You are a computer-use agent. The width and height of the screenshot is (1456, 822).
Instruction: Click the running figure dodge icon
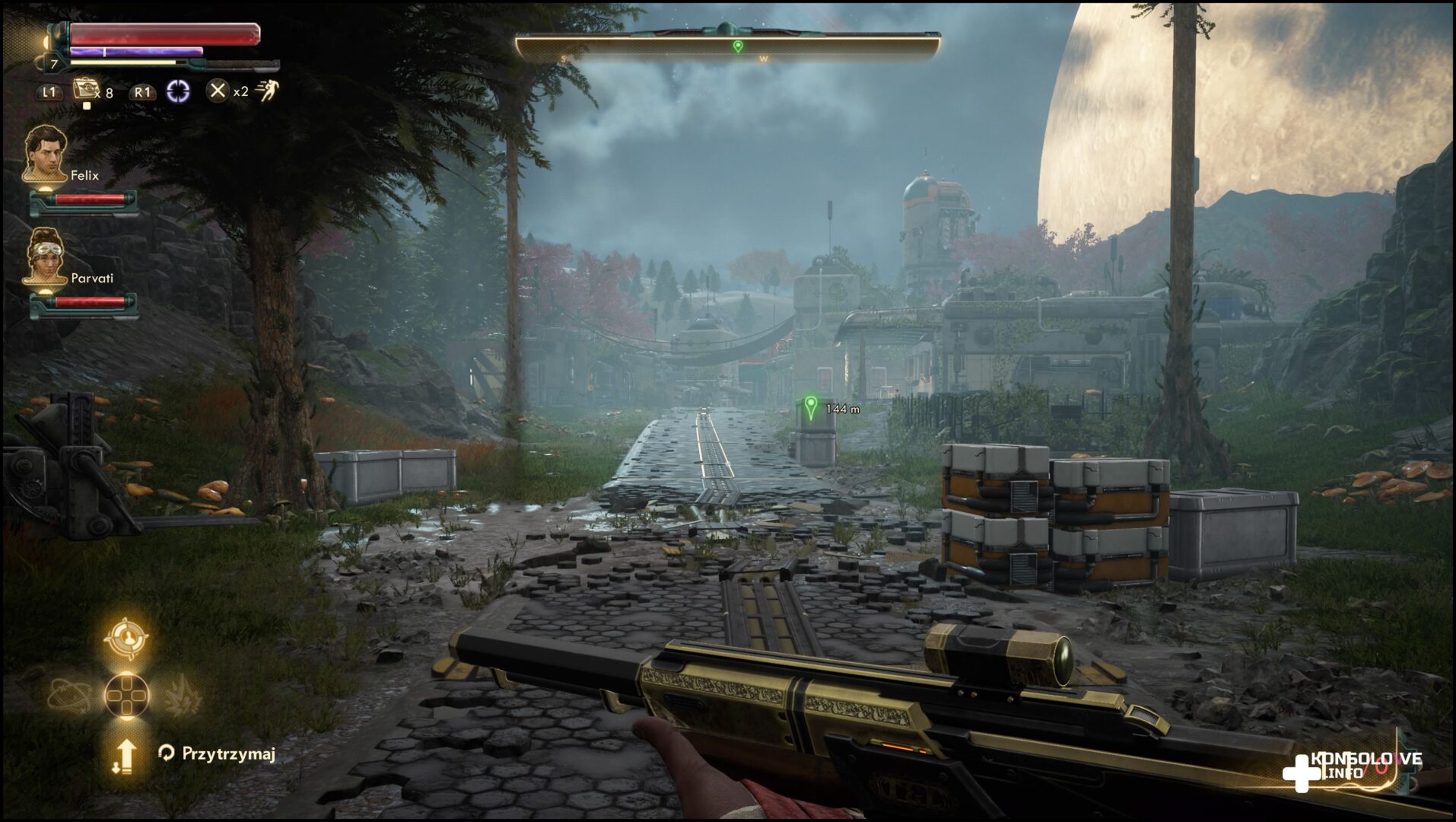tap(267, 91)
